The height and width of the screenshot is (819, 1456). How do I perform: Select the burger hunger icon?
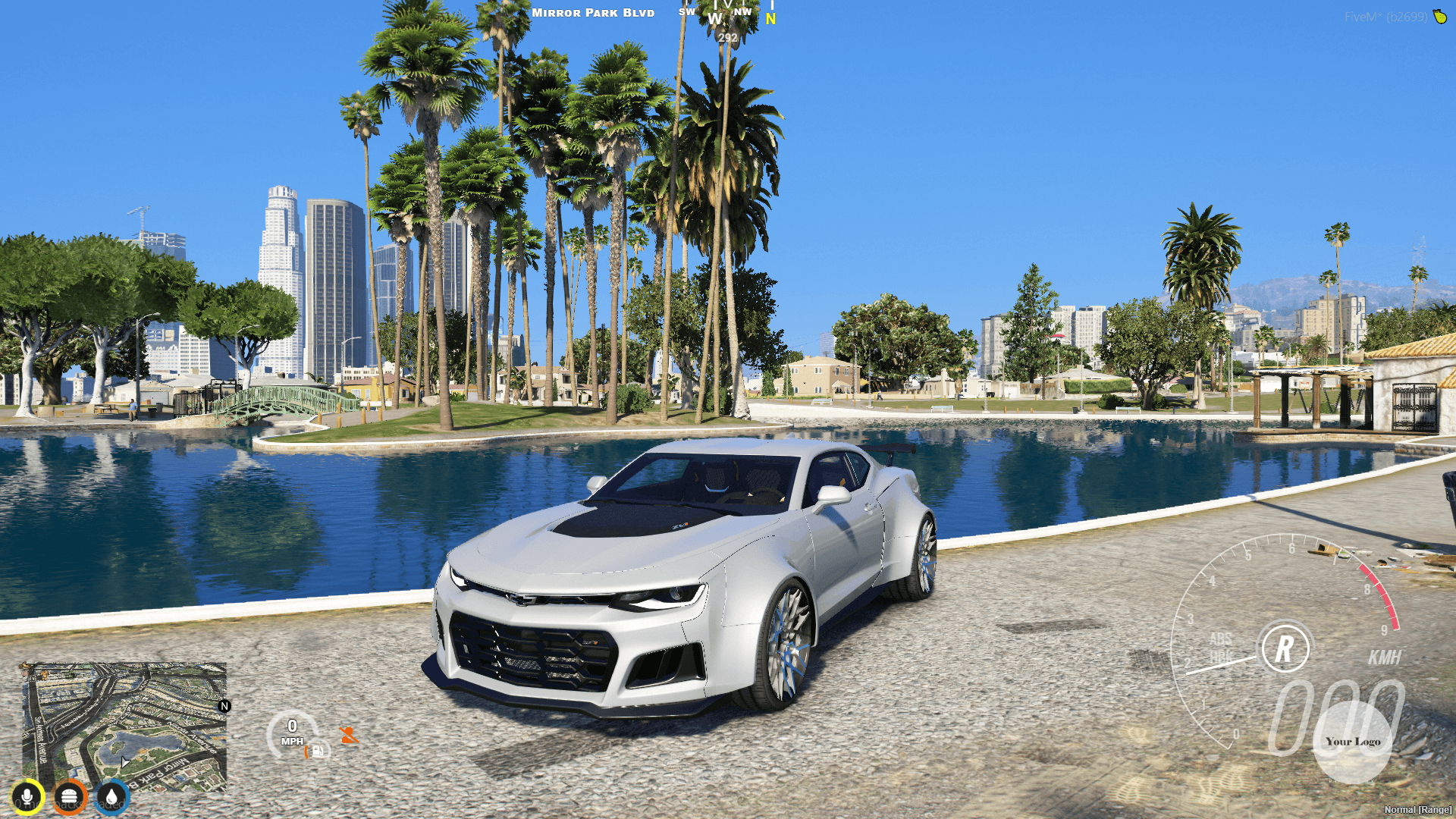pyautogui.click(x=70, y=798)
